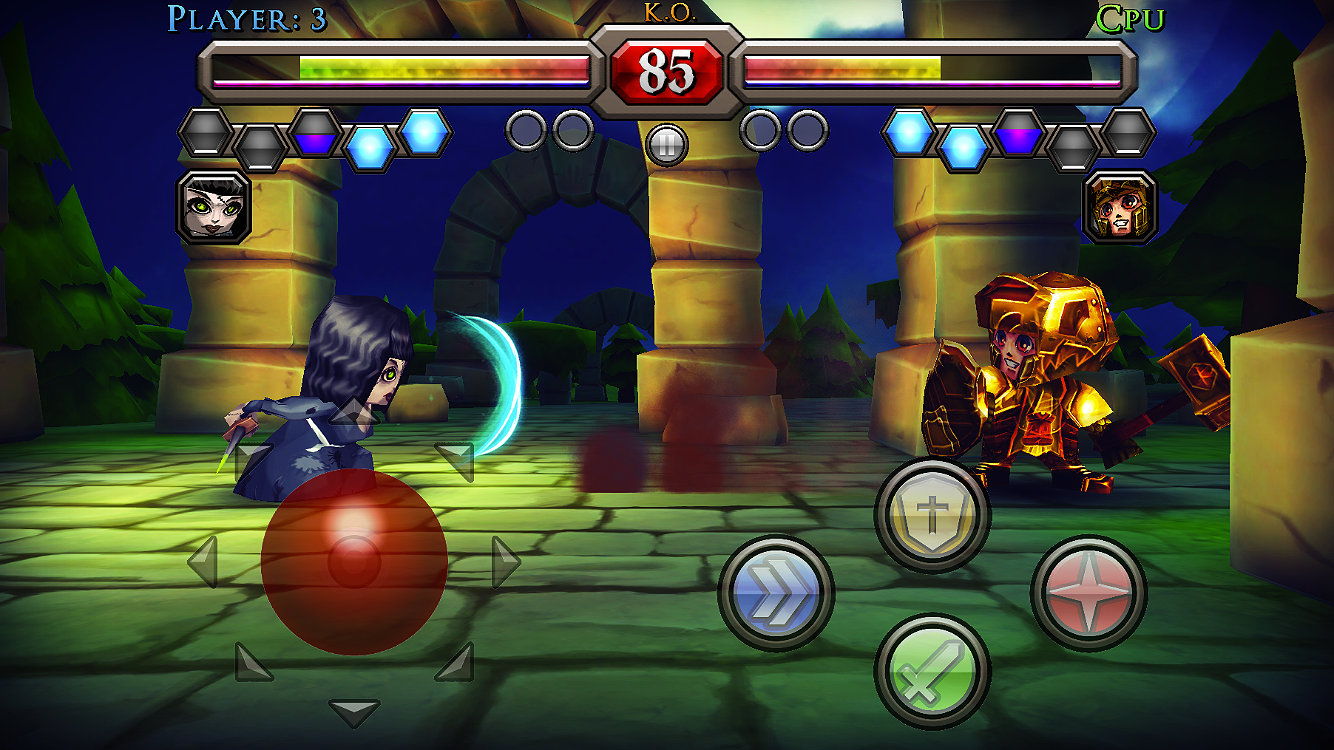This screenshot has width=1334, height=750.
Task: Tap the D-pad up-right diagonal arrow
Action: 455,460
